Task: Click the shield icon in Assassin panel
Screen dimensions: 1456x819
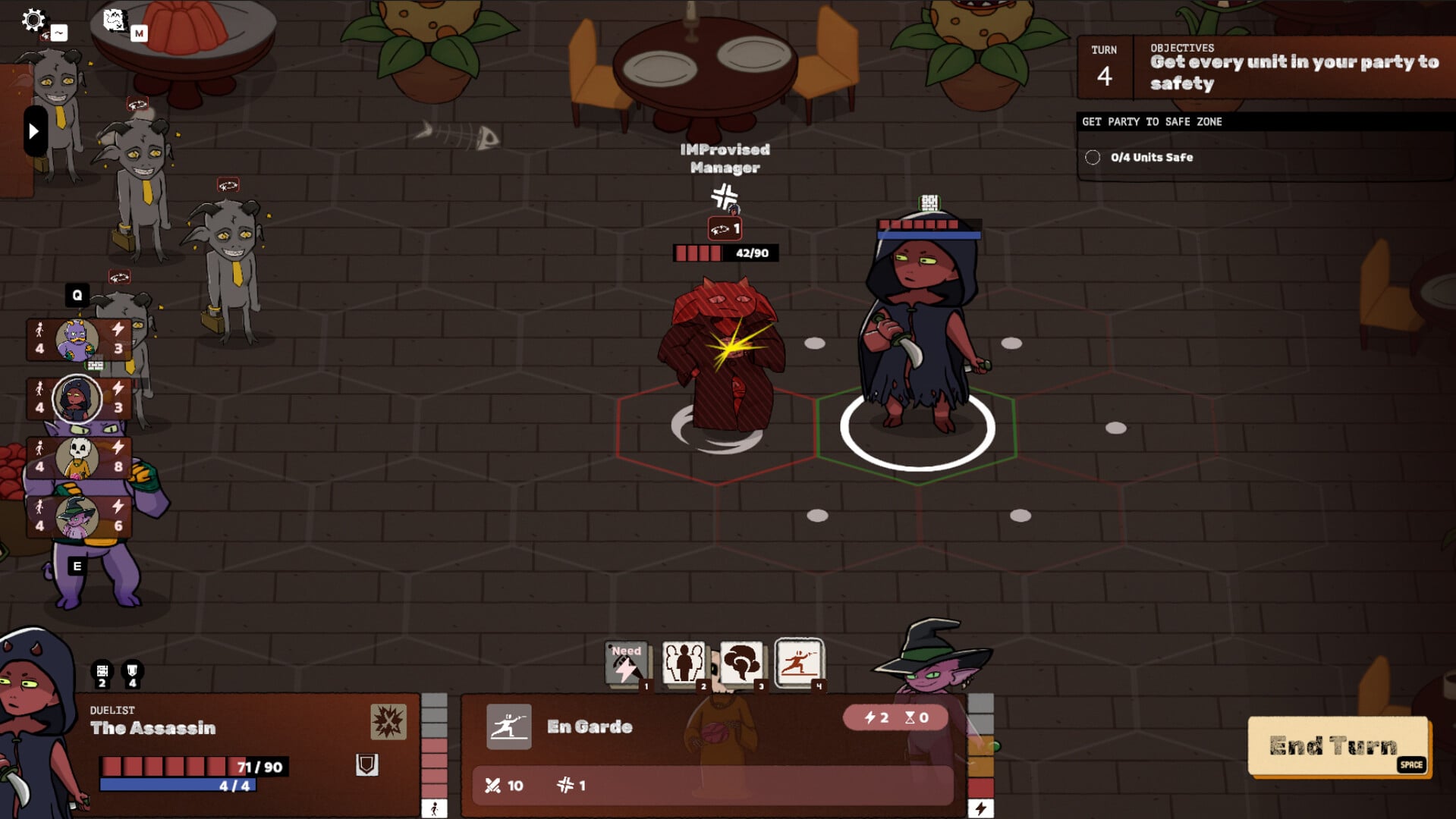Action: point(366,764)
